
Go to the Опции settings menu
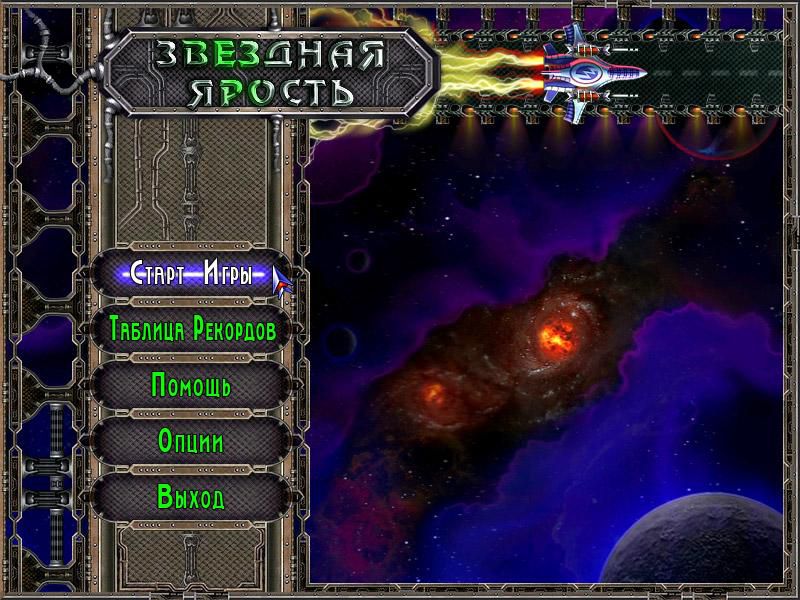point(191,441)
